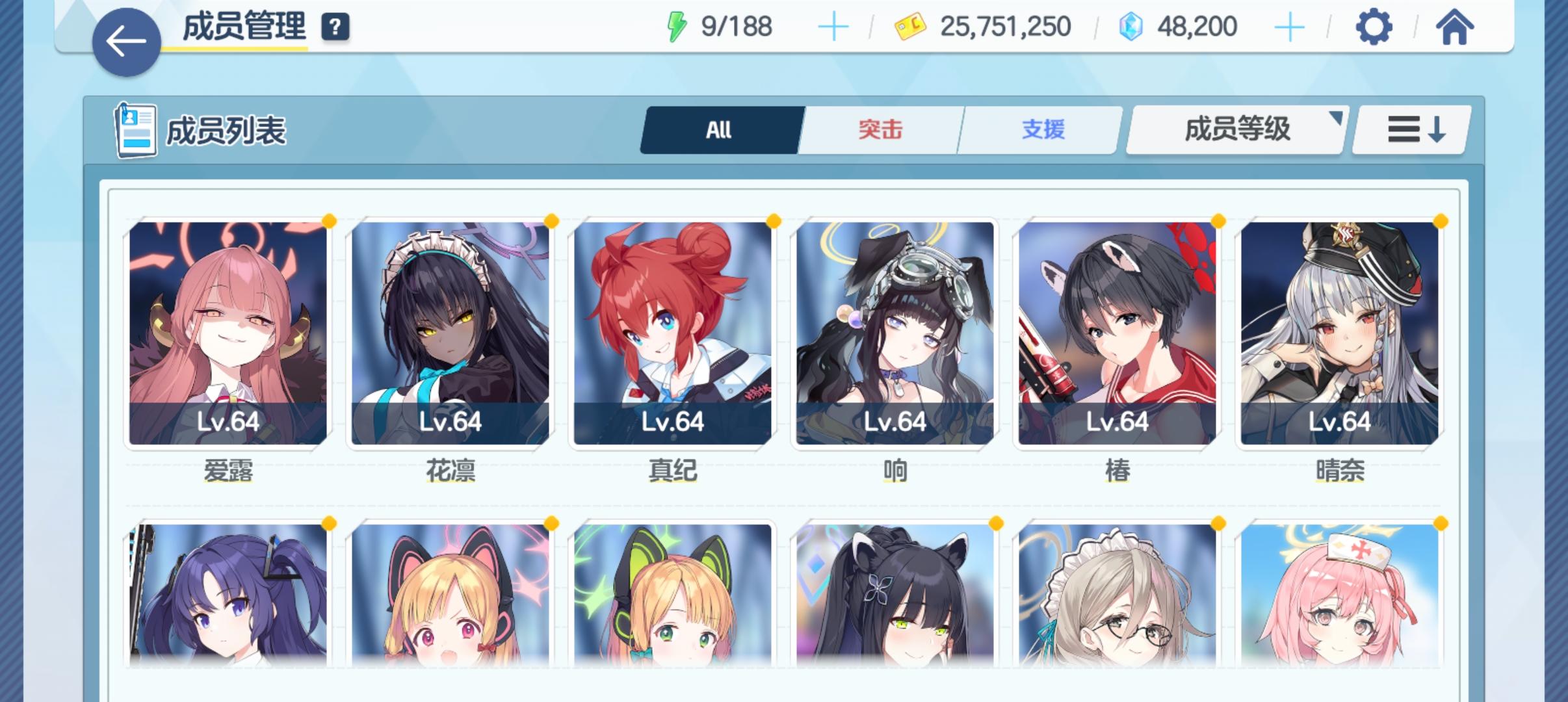Image resolution: width=1568 pixels, height=702 pixels.
Task: Click the plus button beside energy count
Action: click(834, 26)
